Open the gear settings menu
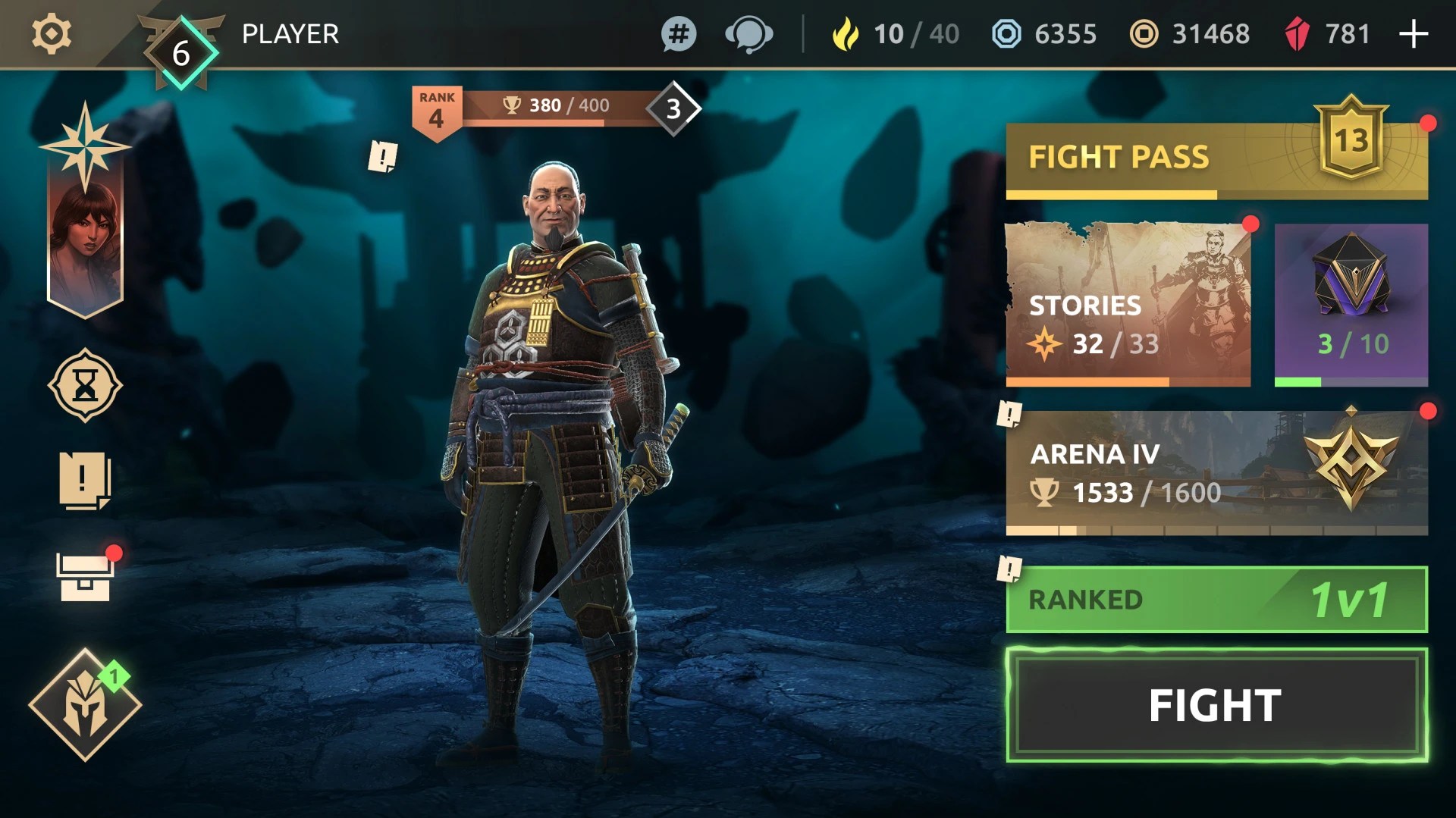Image resolution: width=1456 pixels, height=818 pixels. coord(52,34)
